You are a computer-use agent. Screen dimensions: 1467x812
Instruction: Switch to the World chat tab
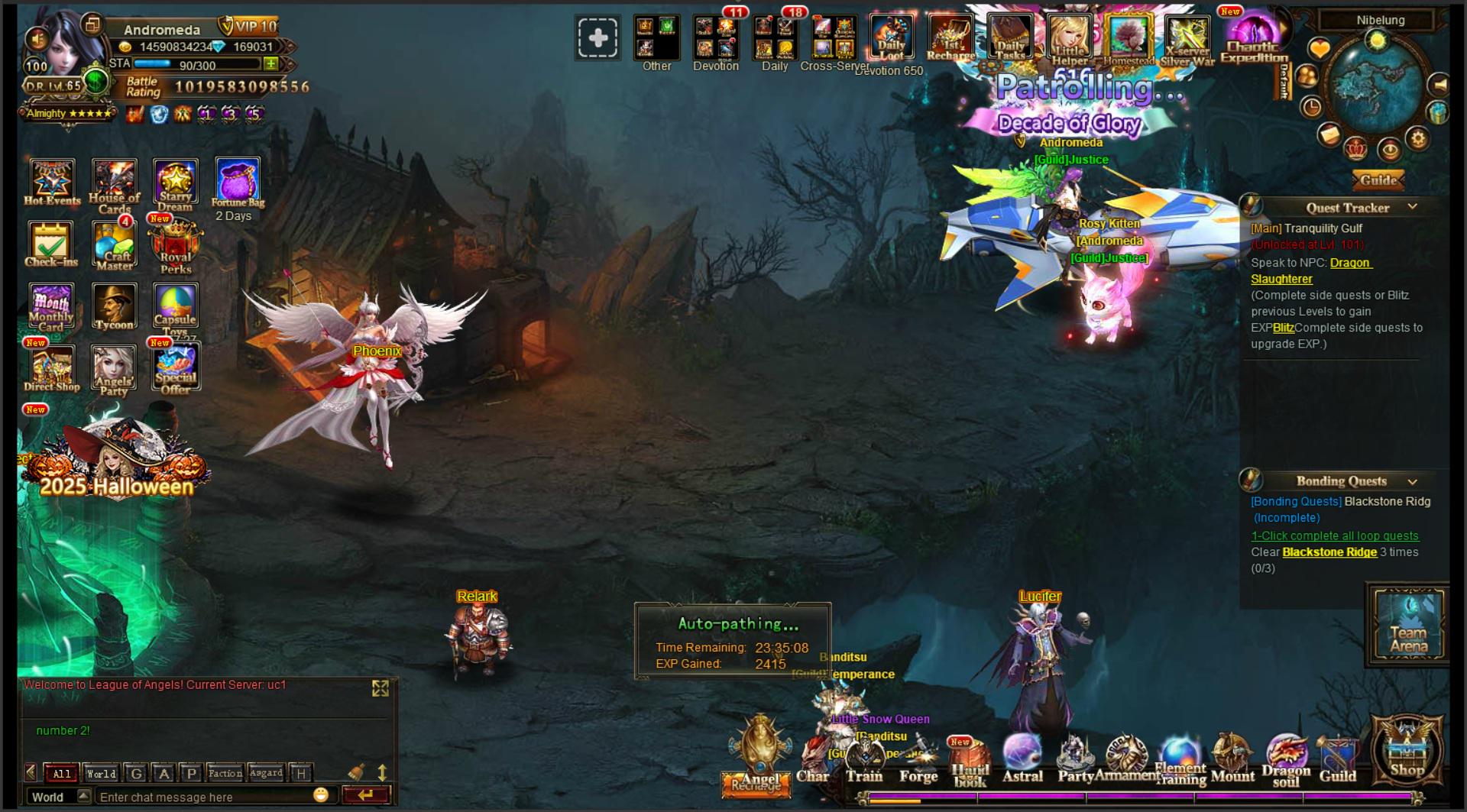pyautogui.click(x=101, y=773)
